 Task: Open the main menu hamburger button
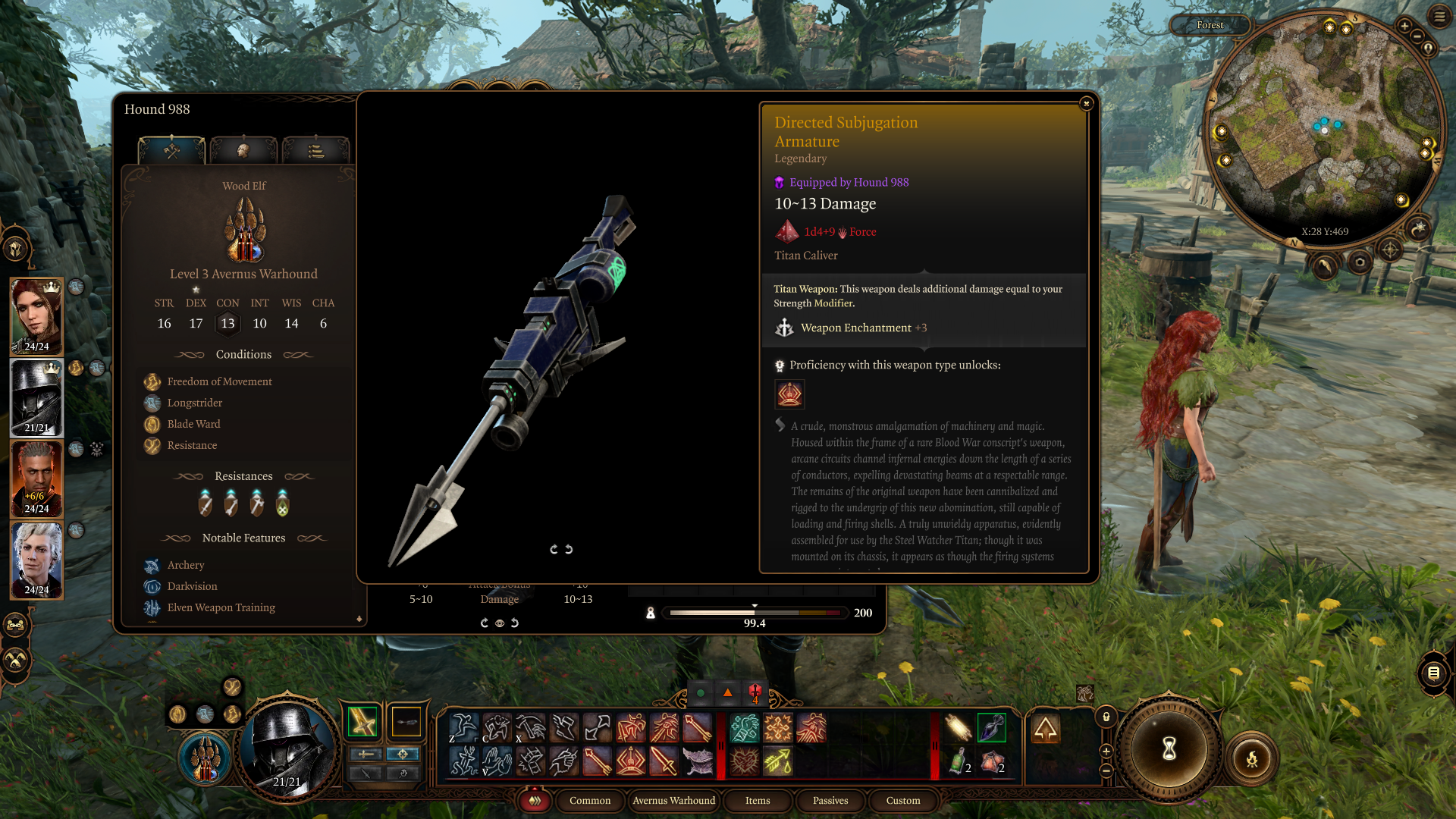[x=1439, y=16]
